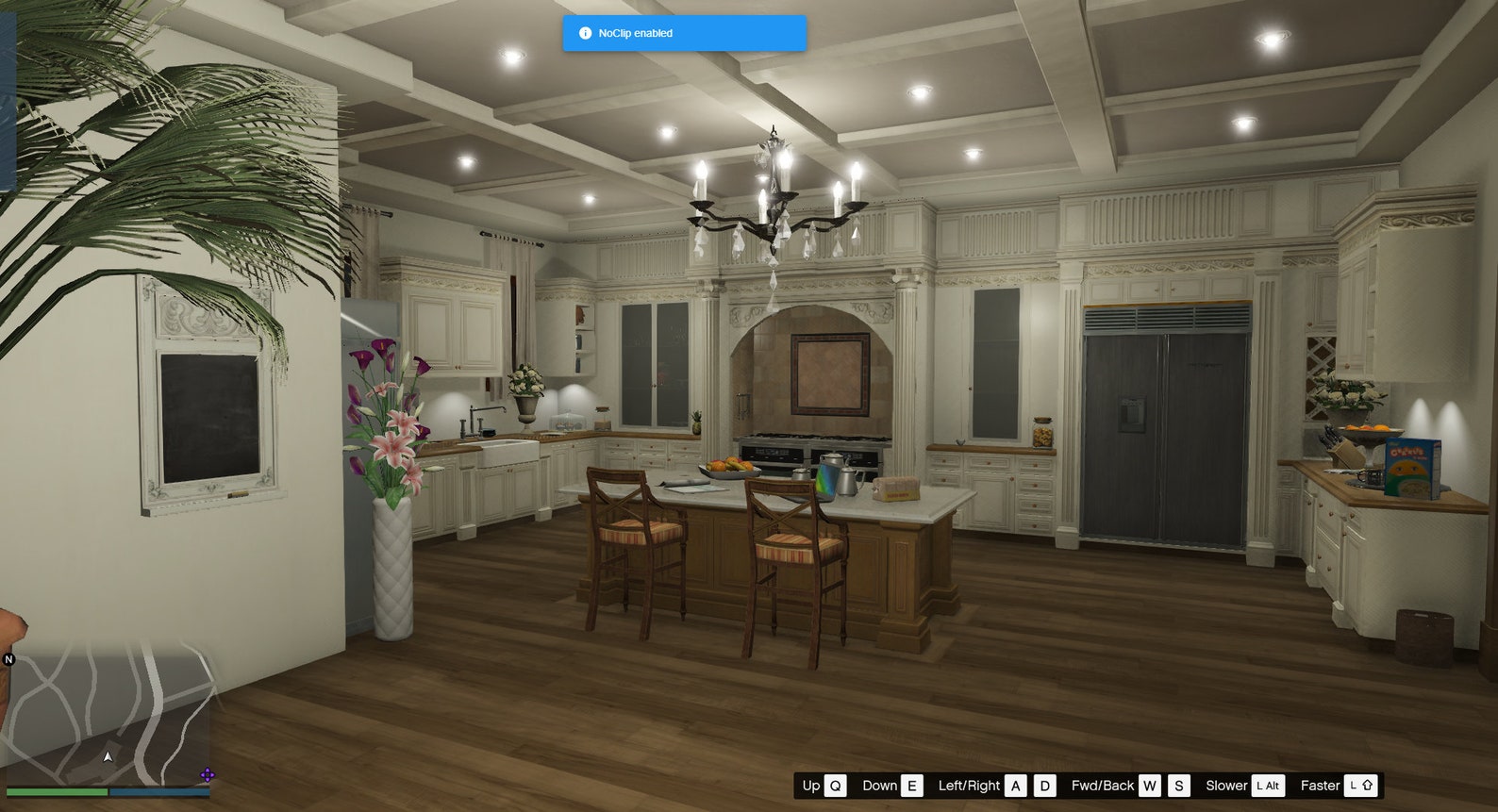Image resolution: width=1498 pixels, height=812 pixels.
Task: Click the info icon in the NoClip notification
Action: tap(585, 32)
